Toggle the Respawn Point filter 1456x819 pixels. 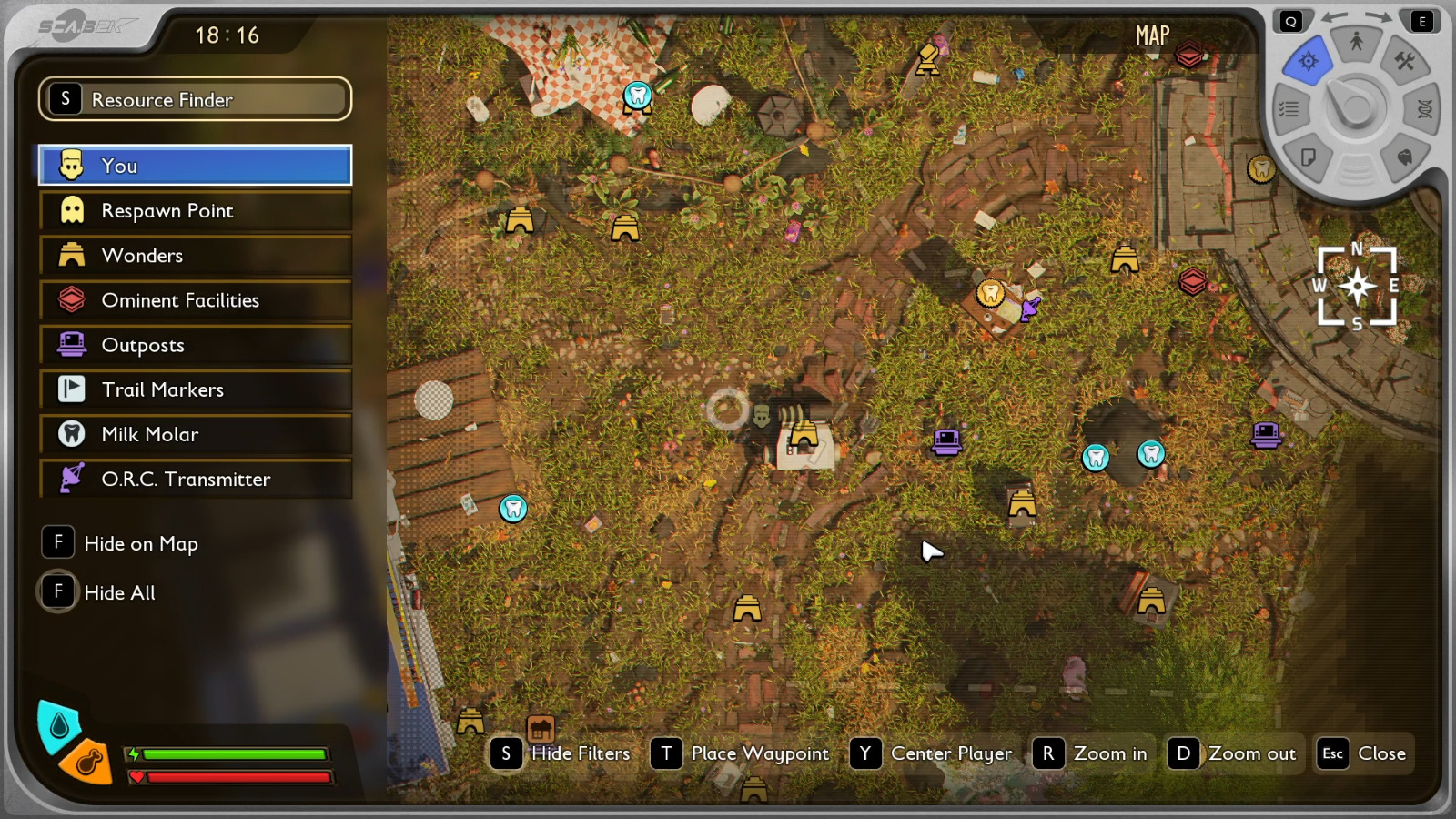pyautogui.click(x=194, y=210)
